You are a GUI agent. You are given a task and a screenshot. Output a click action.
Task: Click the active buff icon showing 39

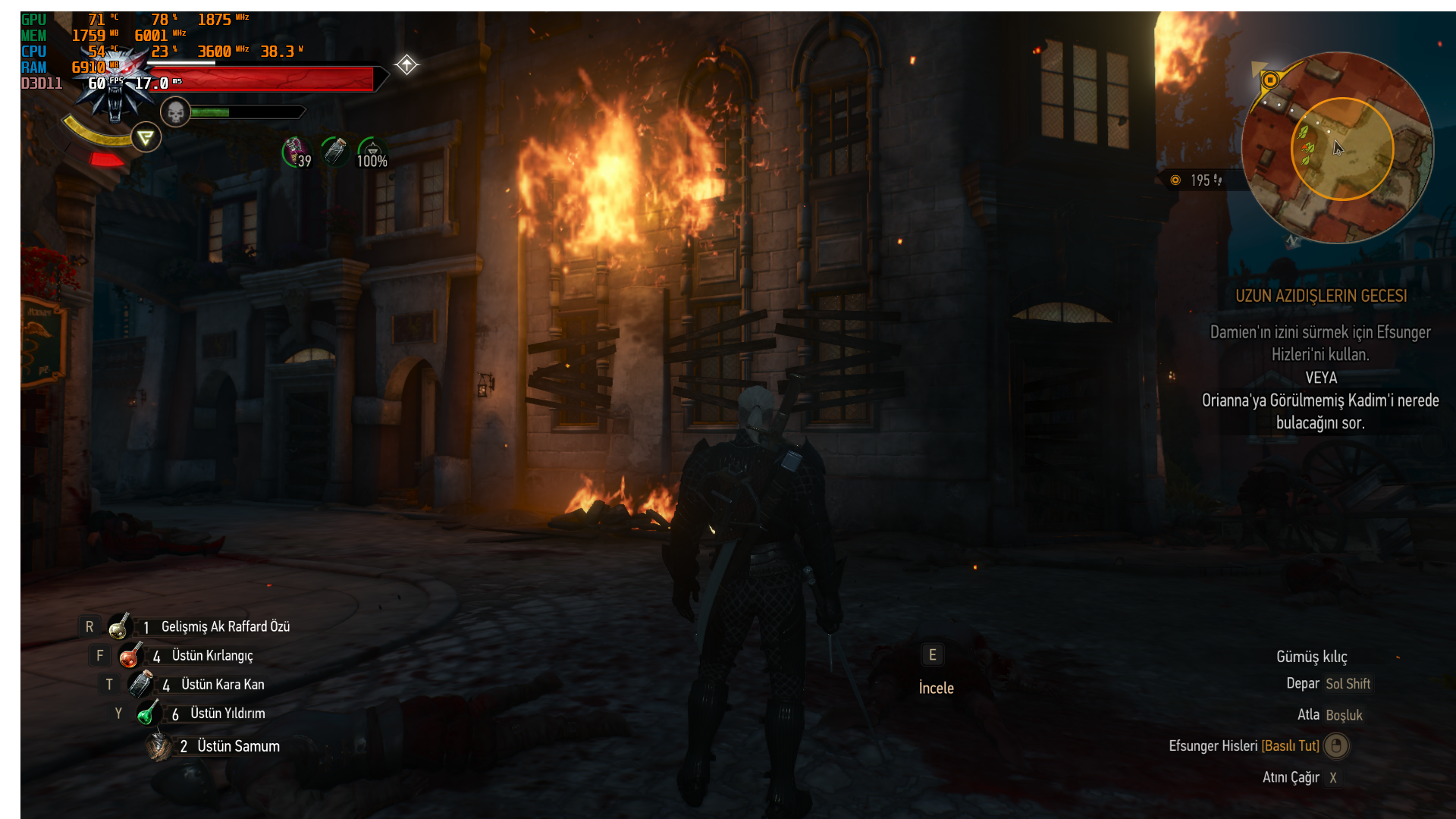point(296,152)
